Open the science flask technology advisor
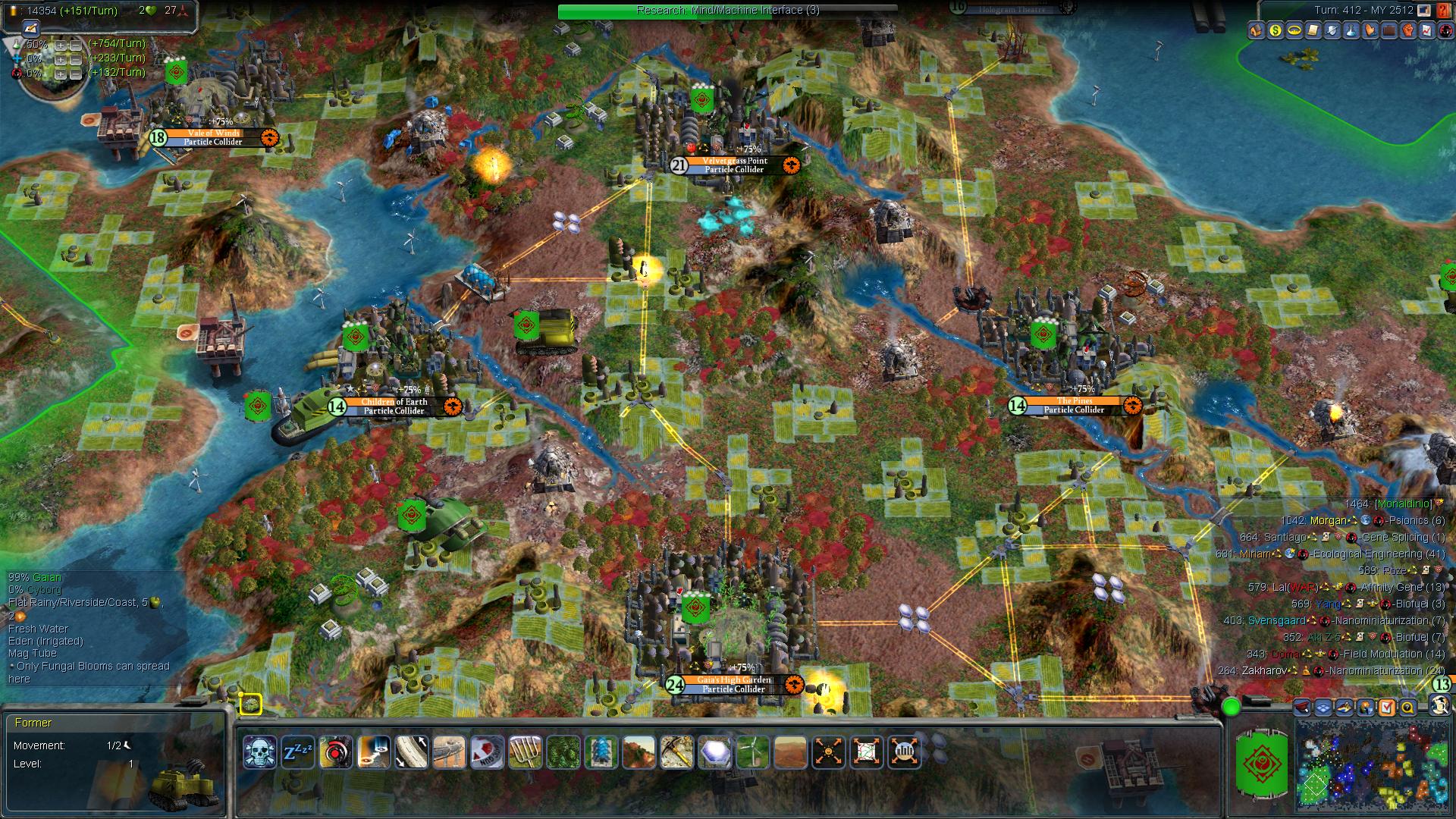This screenshot has width=1456, height=819. click(1351, 31)
